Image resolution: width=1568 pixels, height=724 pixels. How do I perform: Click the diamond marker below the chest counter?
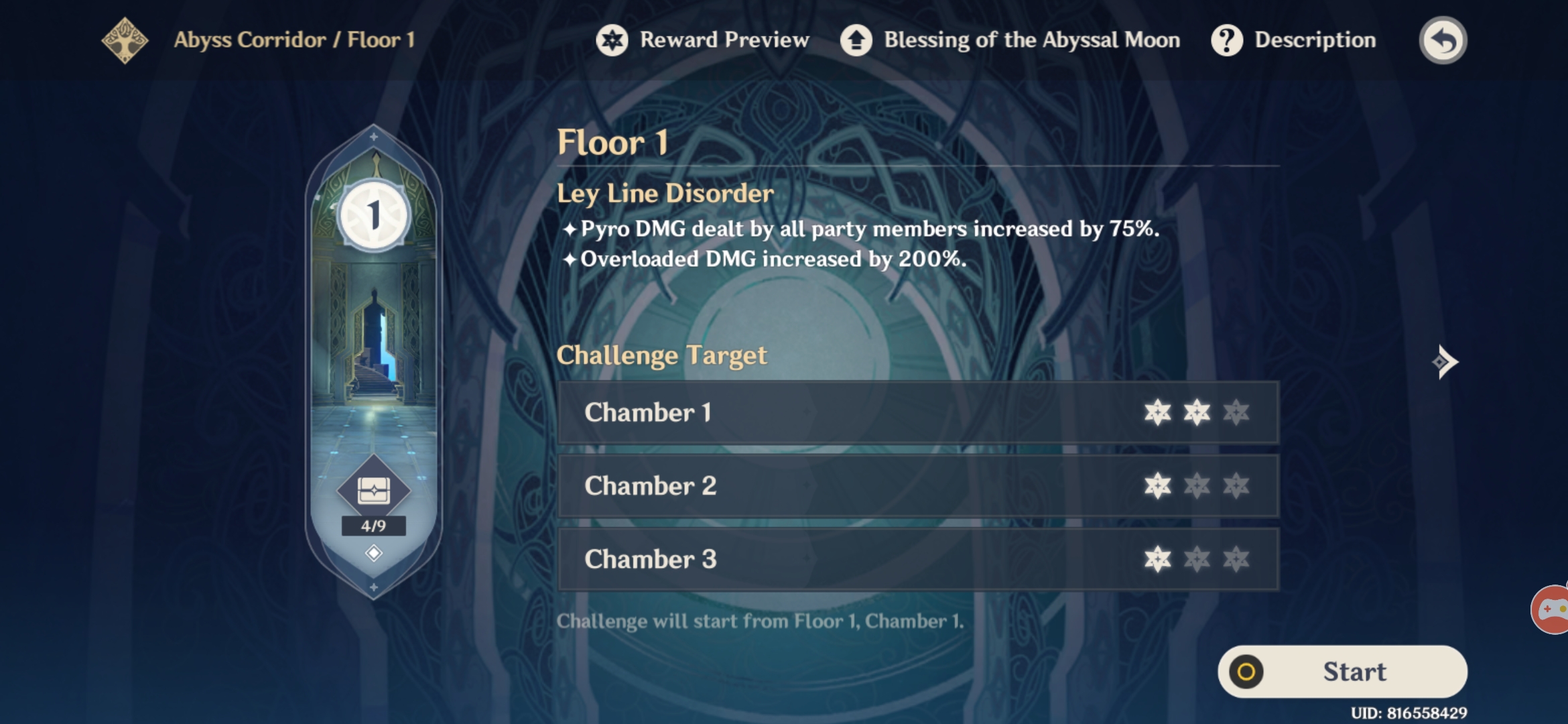373,553
